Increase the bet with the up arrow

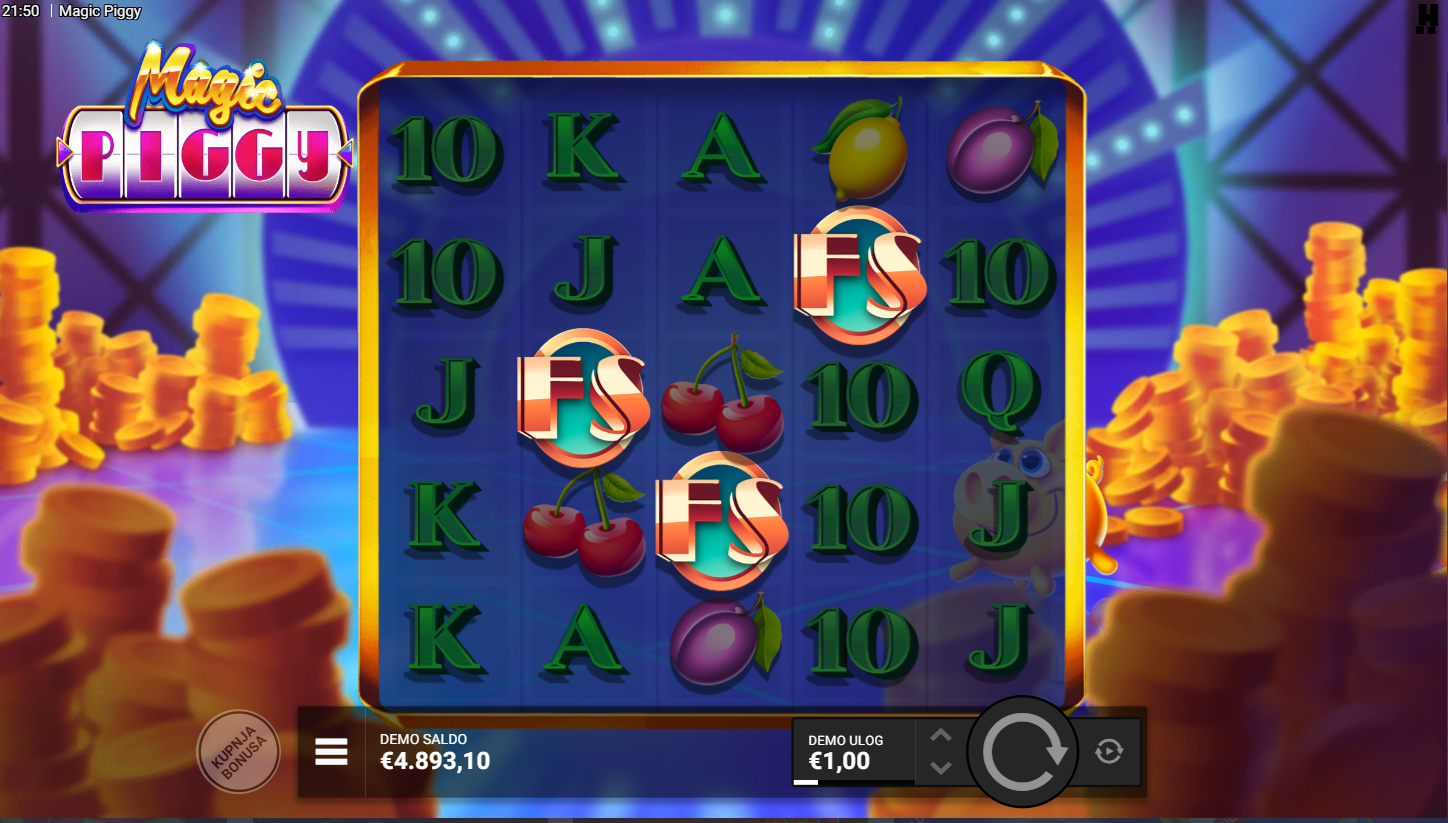click(940, 736)
